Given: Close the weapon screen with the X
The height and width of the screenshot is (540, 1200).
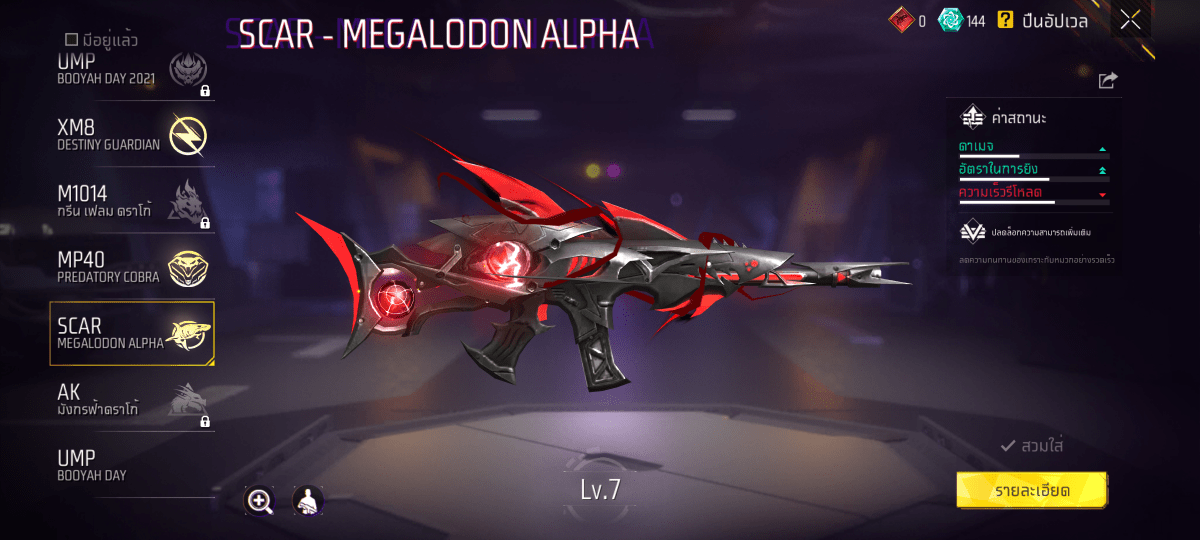Looking at the screenshot, I should coord(1130,20).
